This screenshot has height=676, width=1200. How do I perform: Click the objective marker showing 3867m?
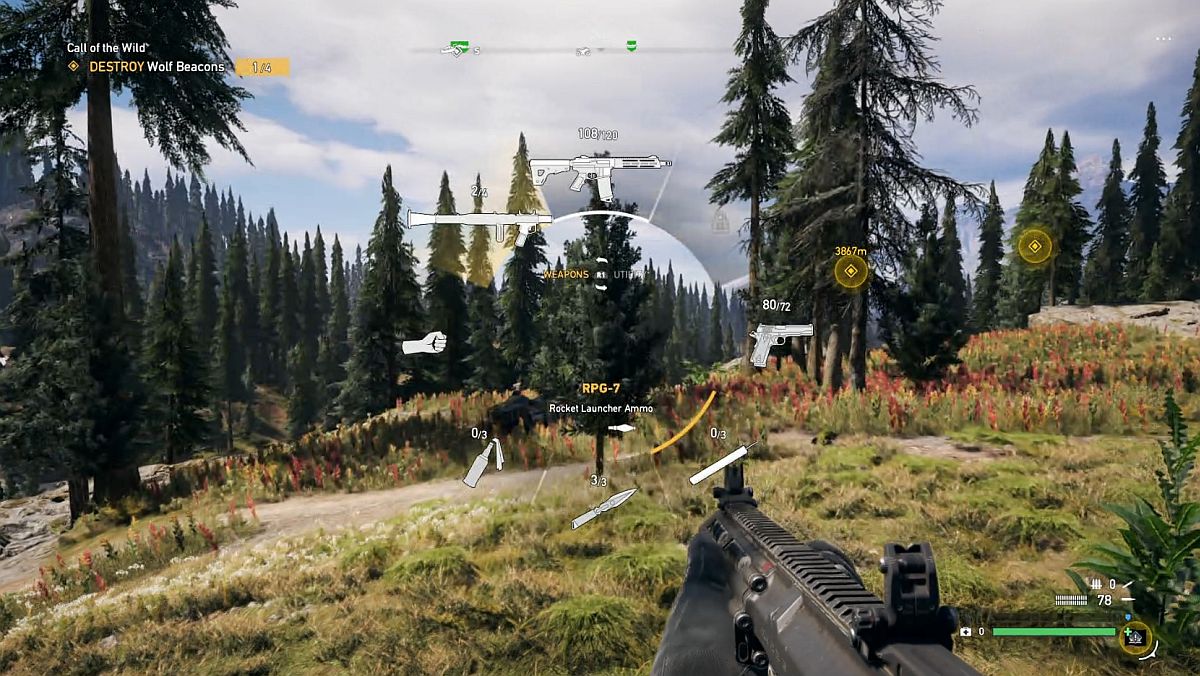pyautogui.click(x=851, y=271)
